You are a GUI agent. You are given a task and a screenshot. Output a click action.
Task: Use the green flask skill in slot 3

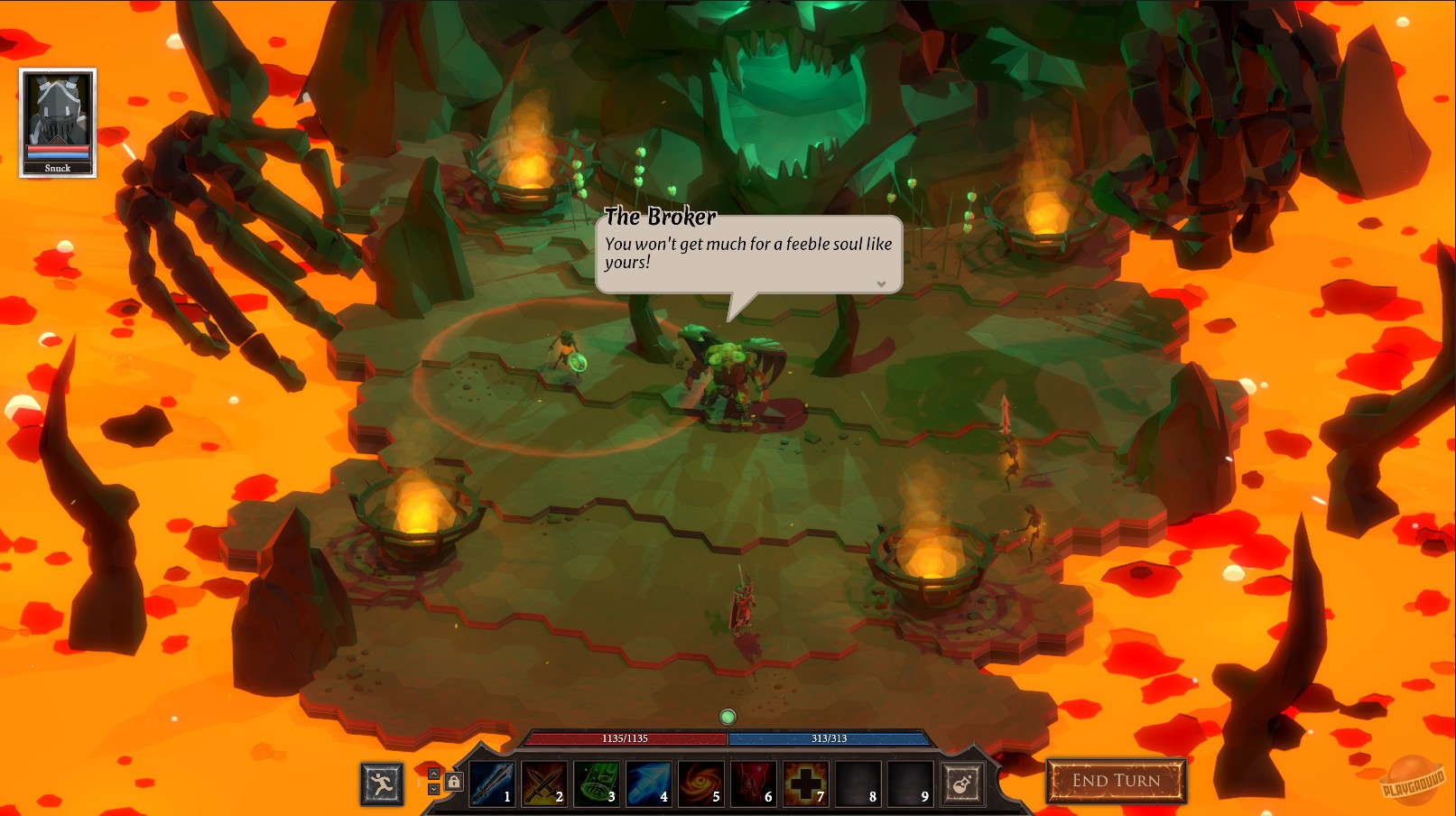597,782
